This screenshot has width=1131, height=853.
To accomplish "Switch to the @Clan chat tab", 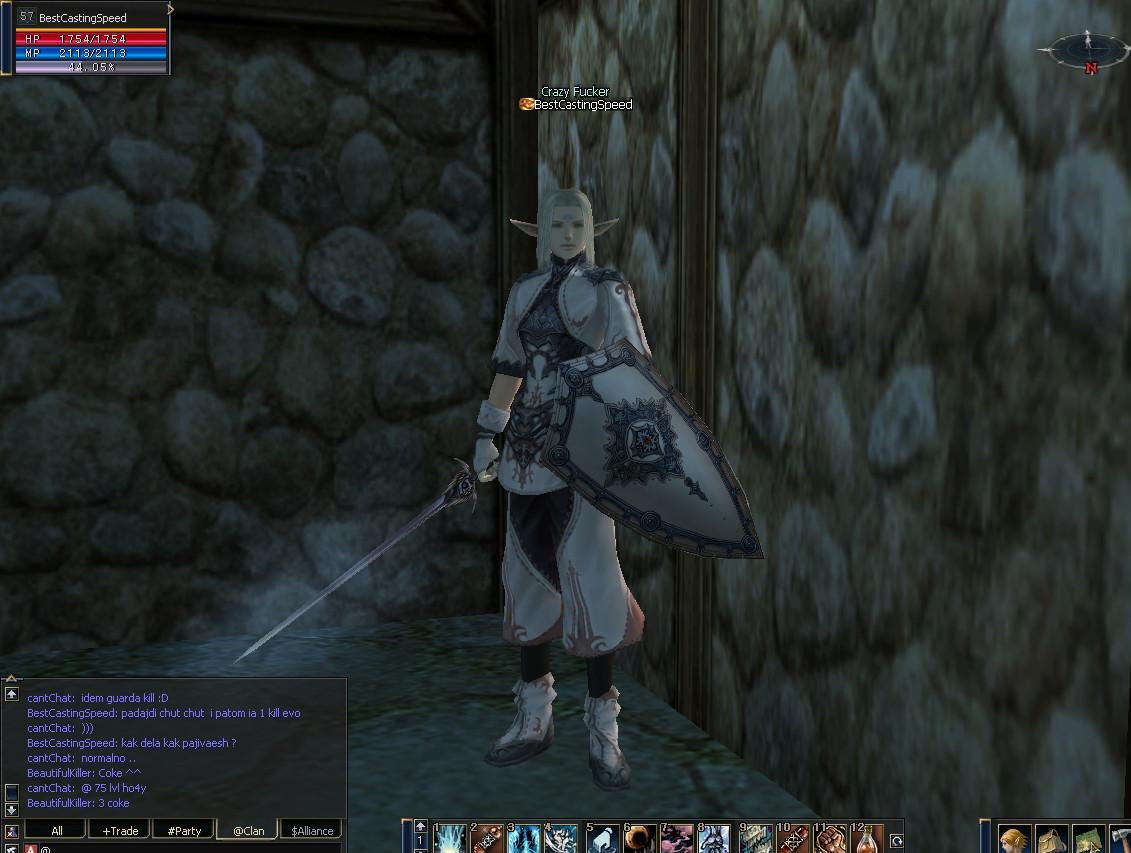I will (x=248, y=830).
